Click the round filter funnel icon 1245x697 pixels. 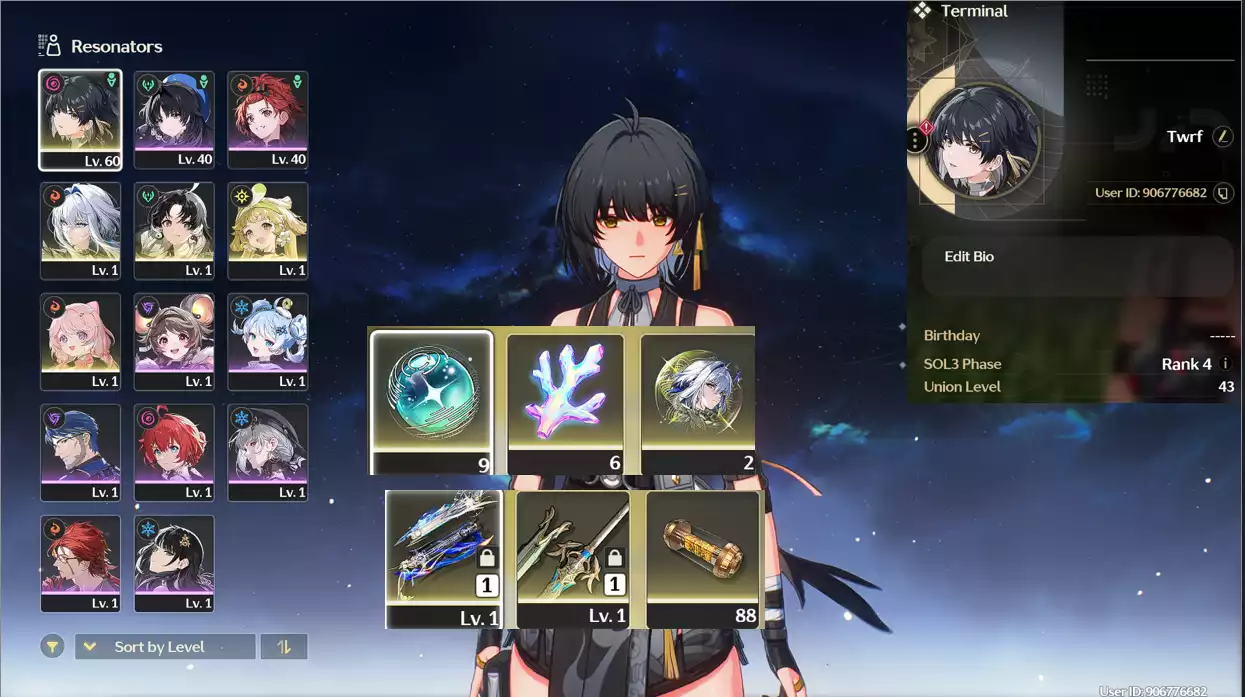pos(52,647)
